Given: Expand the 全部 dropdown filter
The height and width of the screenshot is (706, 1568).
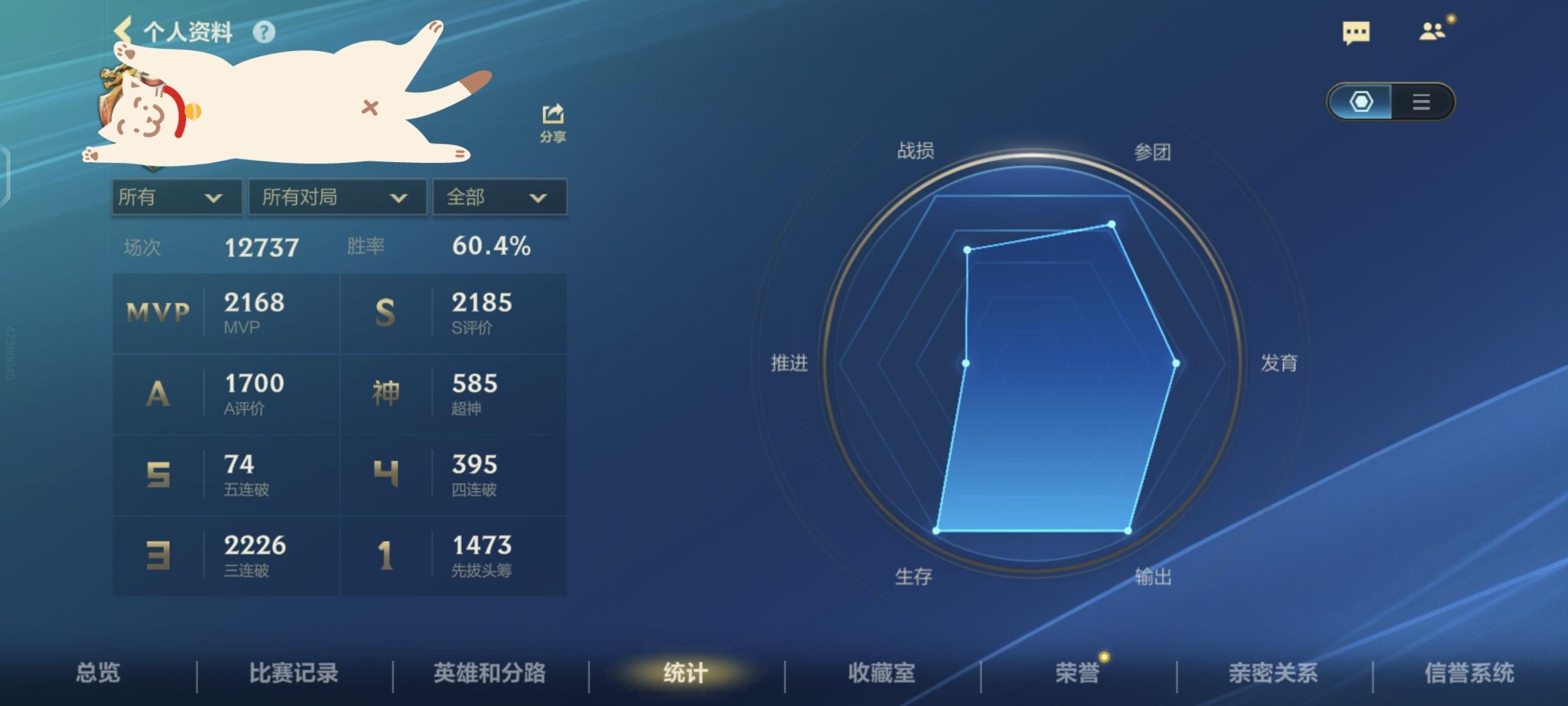Looking at the screenshot, I should [498, 197].
